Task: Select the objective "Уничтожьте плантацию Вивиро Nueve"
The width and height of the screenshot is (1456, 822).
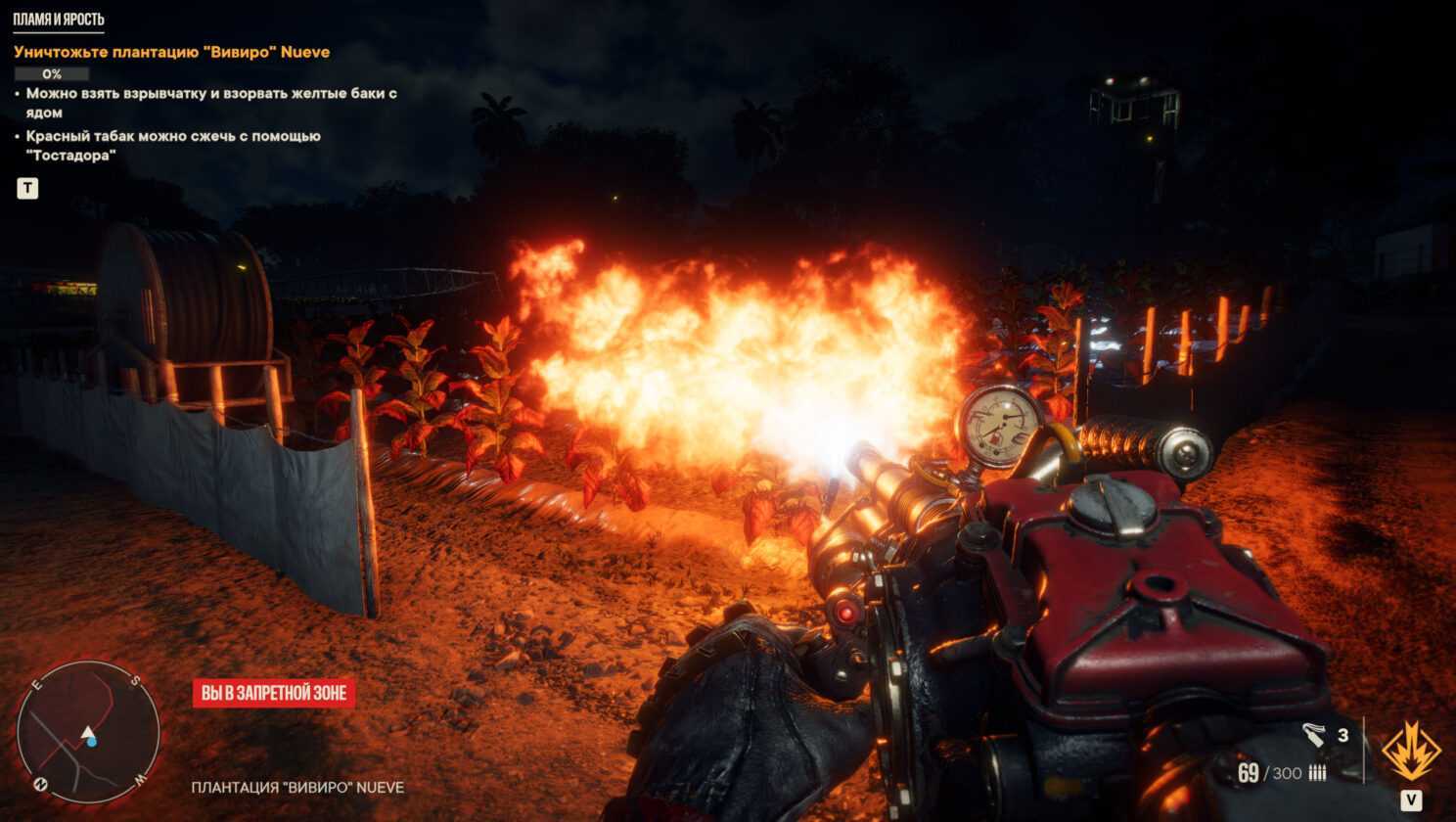Action: click(x=172, y=52)
